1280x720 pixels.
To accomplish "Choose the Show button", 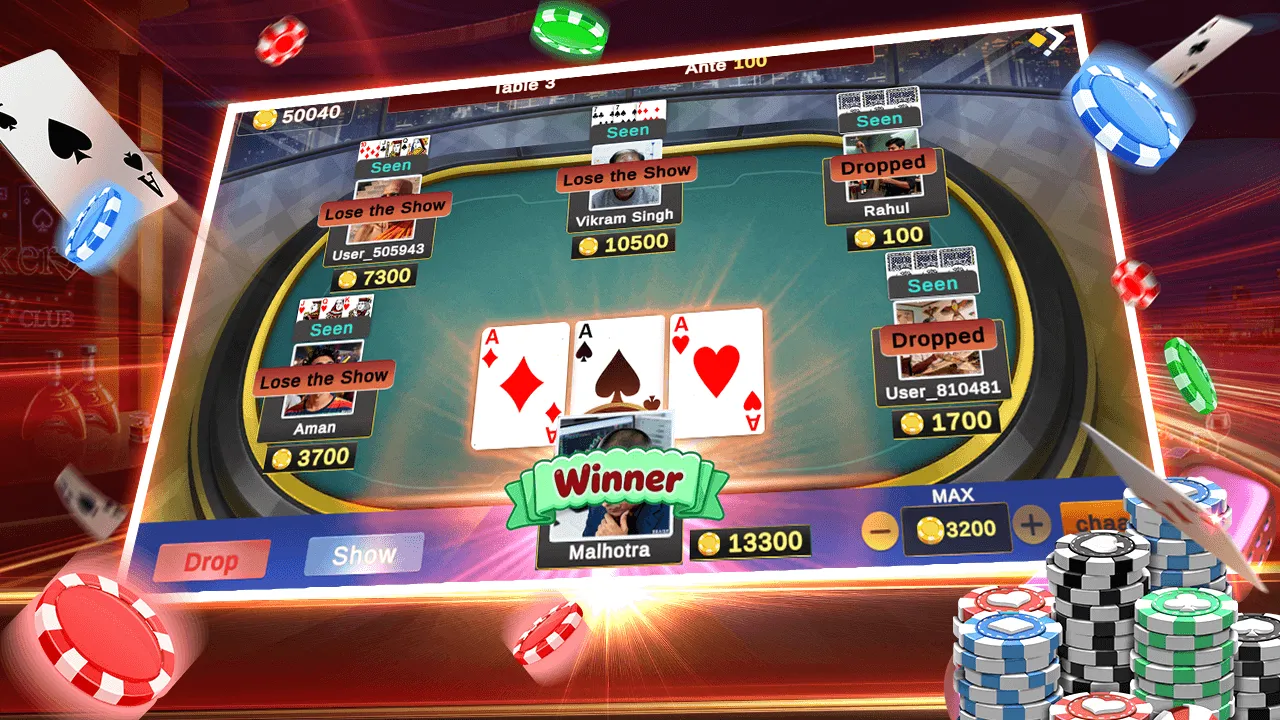I will [364, 555].
